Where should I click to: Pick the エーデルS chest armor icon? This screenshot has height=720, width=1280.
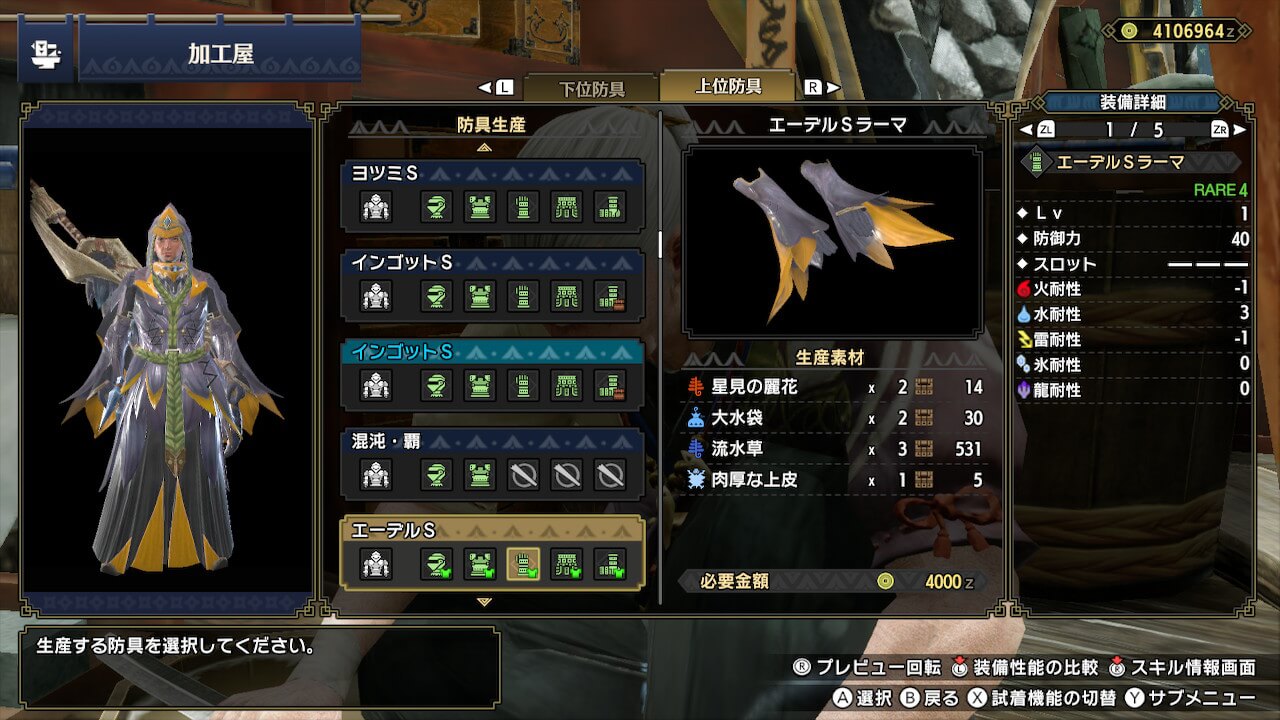[480, 564]
